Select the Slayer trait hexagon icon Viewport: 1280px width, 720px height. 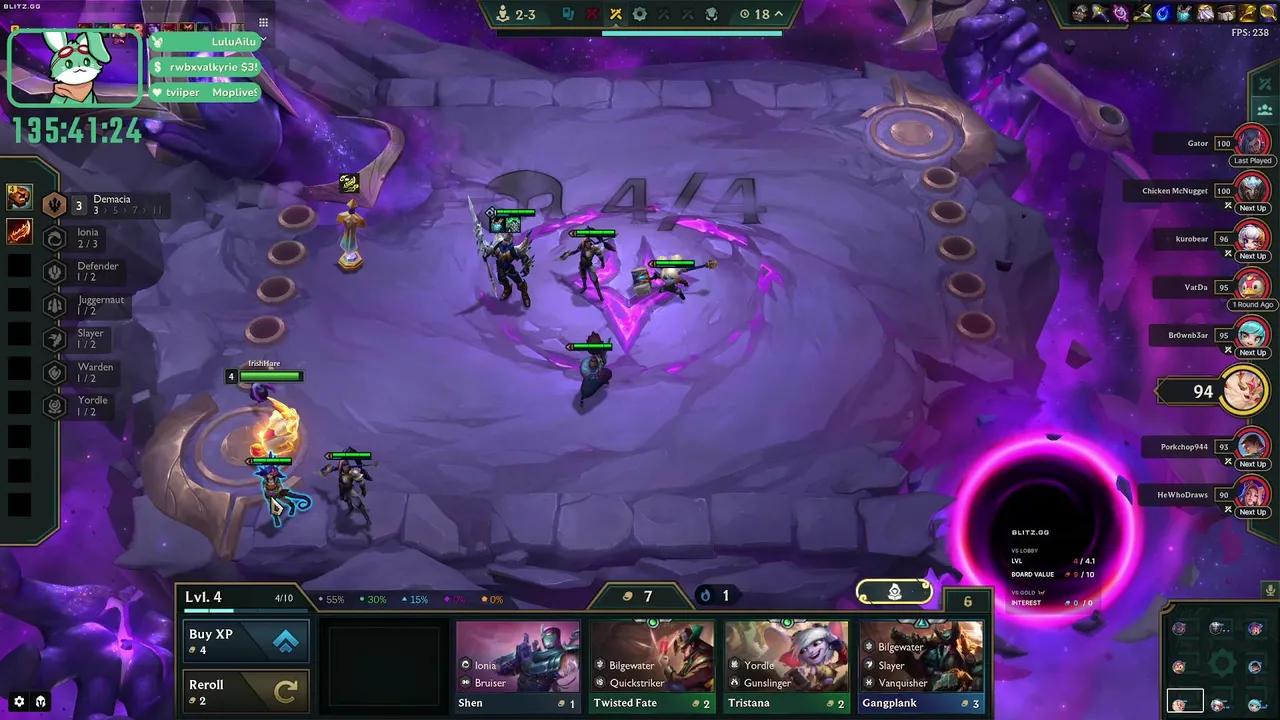click(x=55, y=339)
